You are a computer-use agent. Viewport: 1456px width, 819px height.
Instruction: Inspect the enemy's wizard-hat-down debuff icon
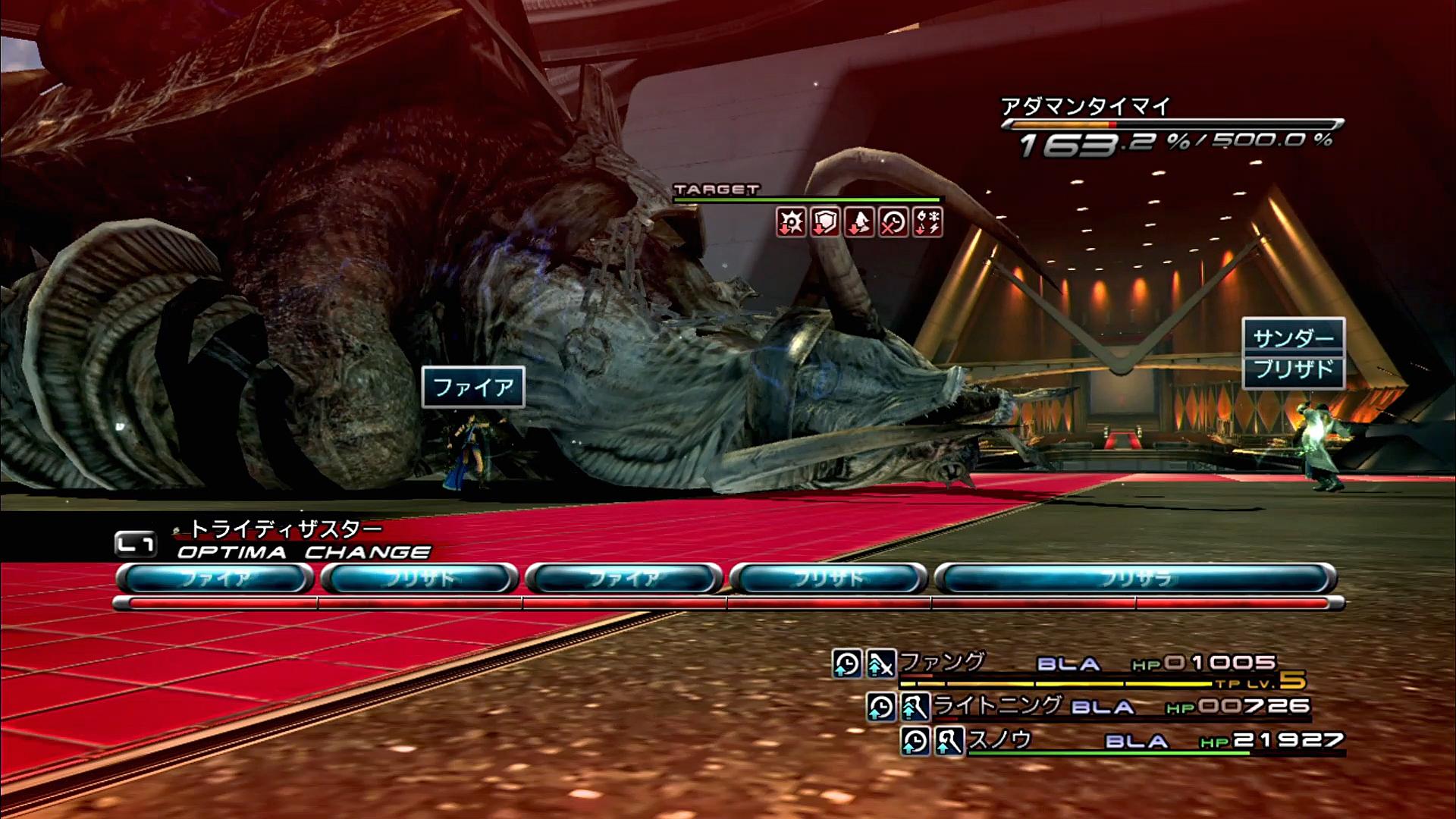point(859,222)
